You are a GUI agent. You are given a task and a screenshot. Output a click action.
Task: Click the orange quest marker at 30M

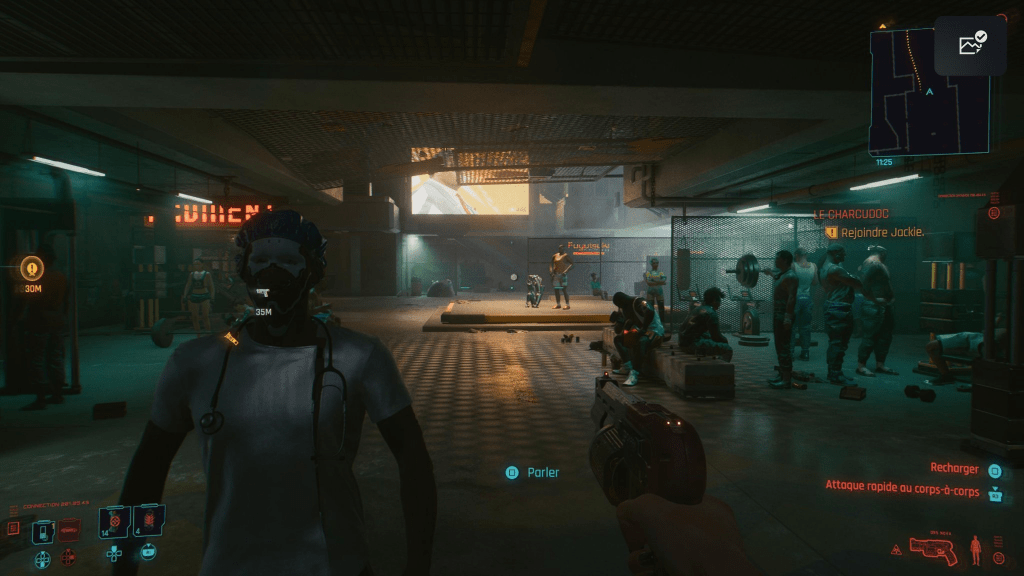[33, 268]
